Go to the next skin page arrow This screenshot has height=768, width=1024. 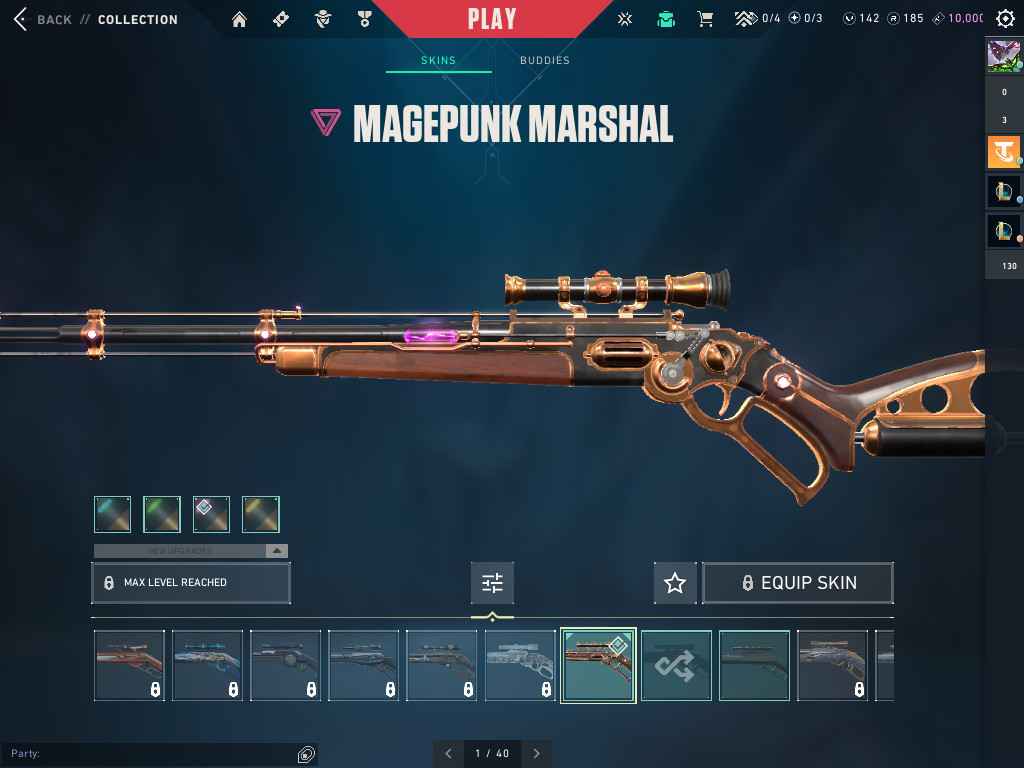(x=537, y=753)
